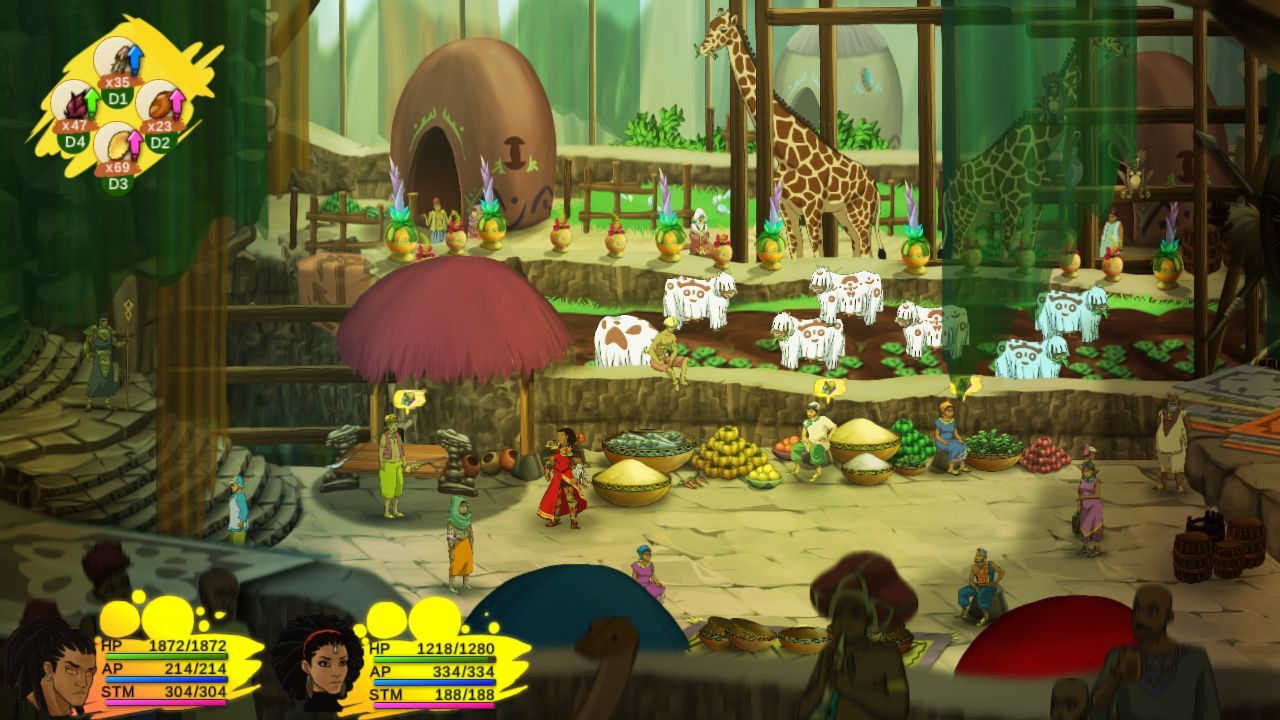Select the D2 nut item icon
Image resolution: width=1280 pixels, height=720 pixels.
point(160,104)
